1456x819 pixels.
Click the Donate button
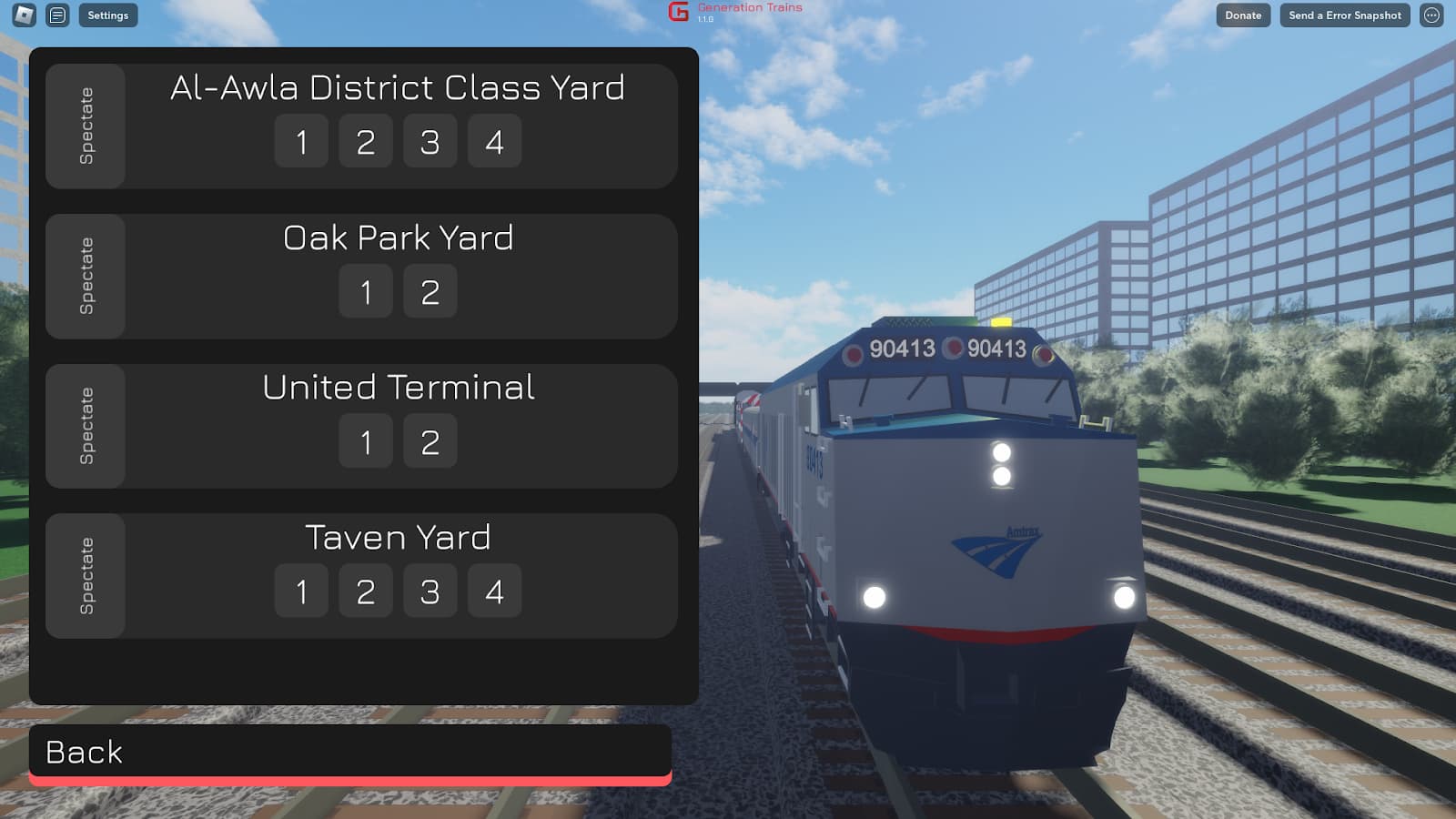click(x=1243, y=15)
